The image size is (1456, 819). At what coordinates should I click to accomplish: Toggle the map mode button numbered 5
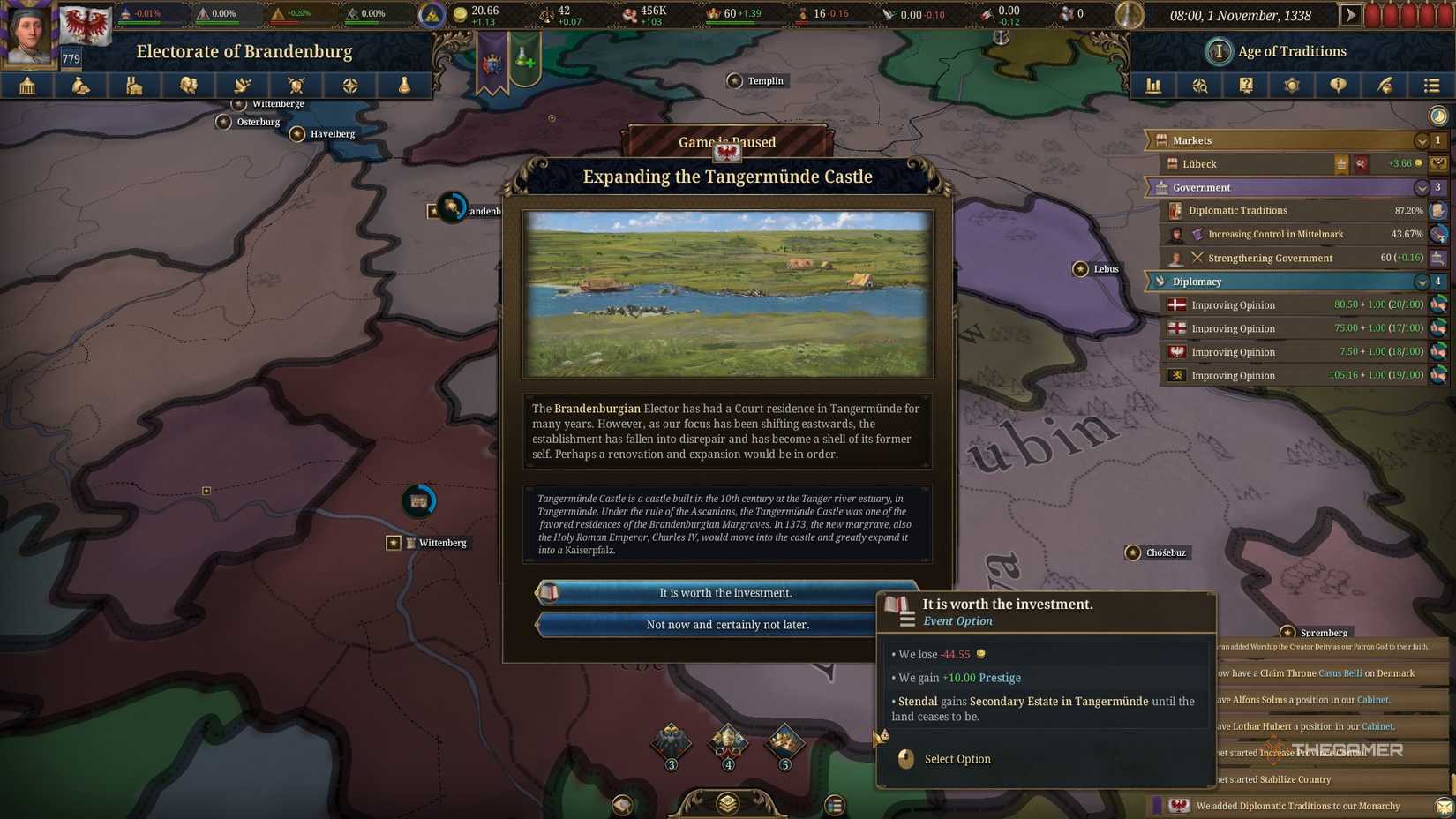click(784, 746)
